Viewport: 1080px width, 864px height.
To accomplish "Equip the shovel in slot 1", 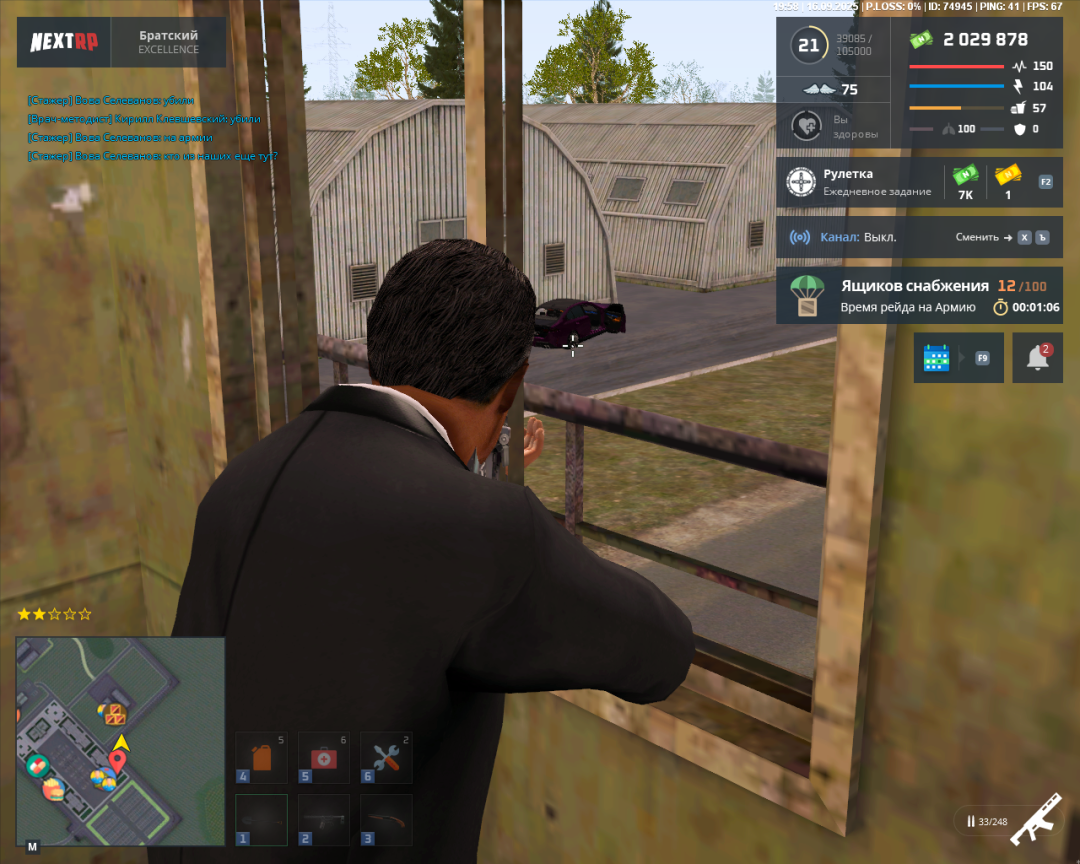I will pos(261,820).
